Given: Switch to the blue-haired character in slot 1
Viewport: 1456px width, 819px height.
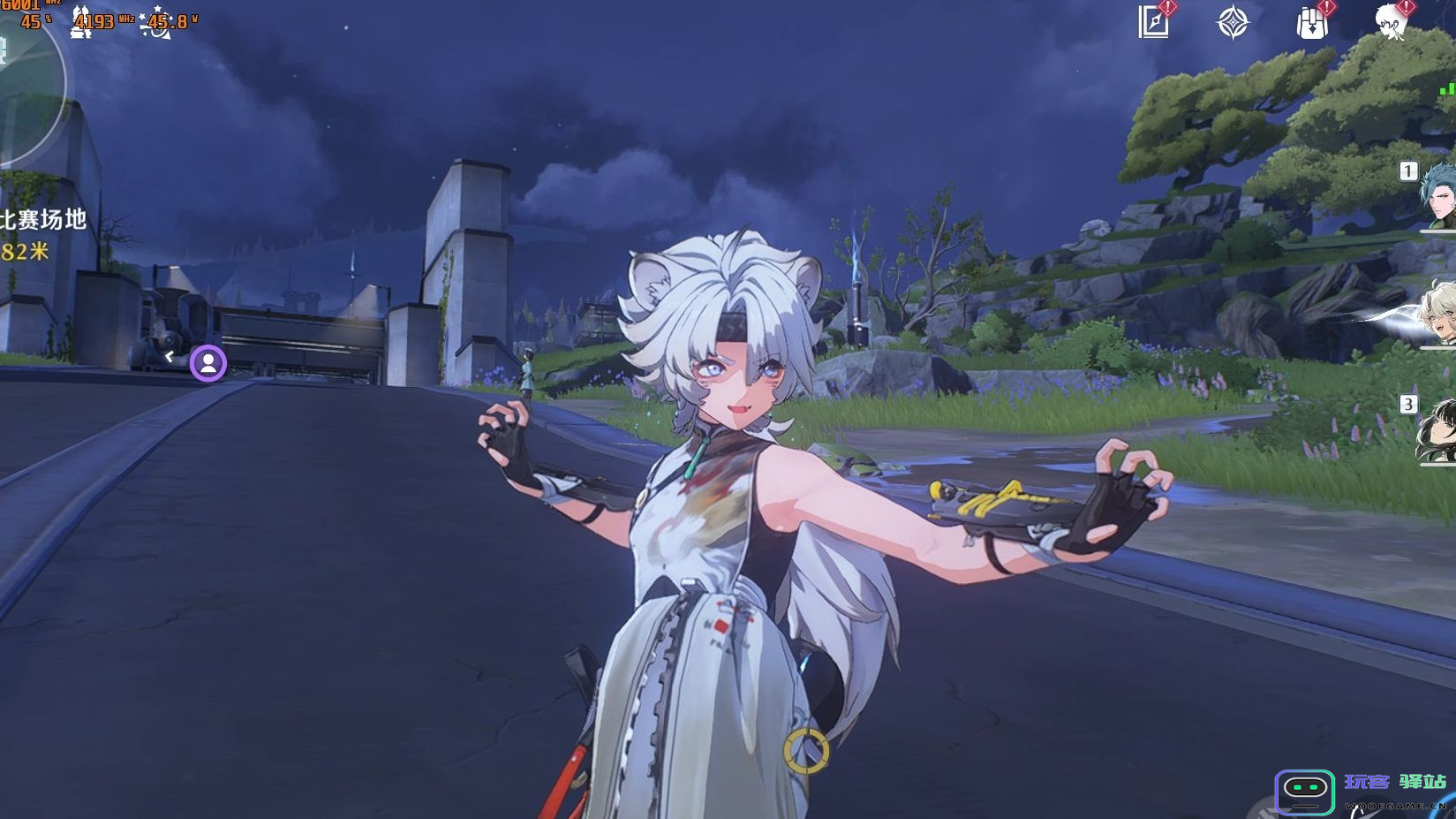Looking at the screenshot, I should click(x=1437, y=194).
